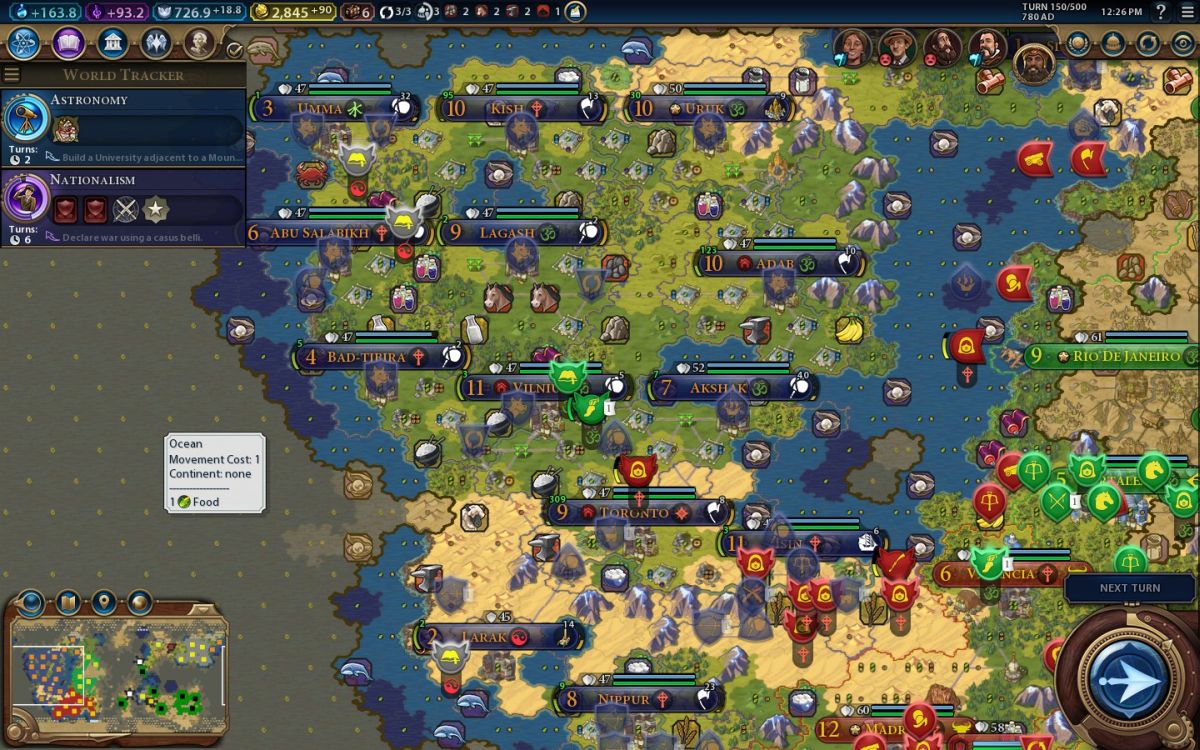Click the smiling woman leader portrait
Screen dimensions: 1200x750
853,46
